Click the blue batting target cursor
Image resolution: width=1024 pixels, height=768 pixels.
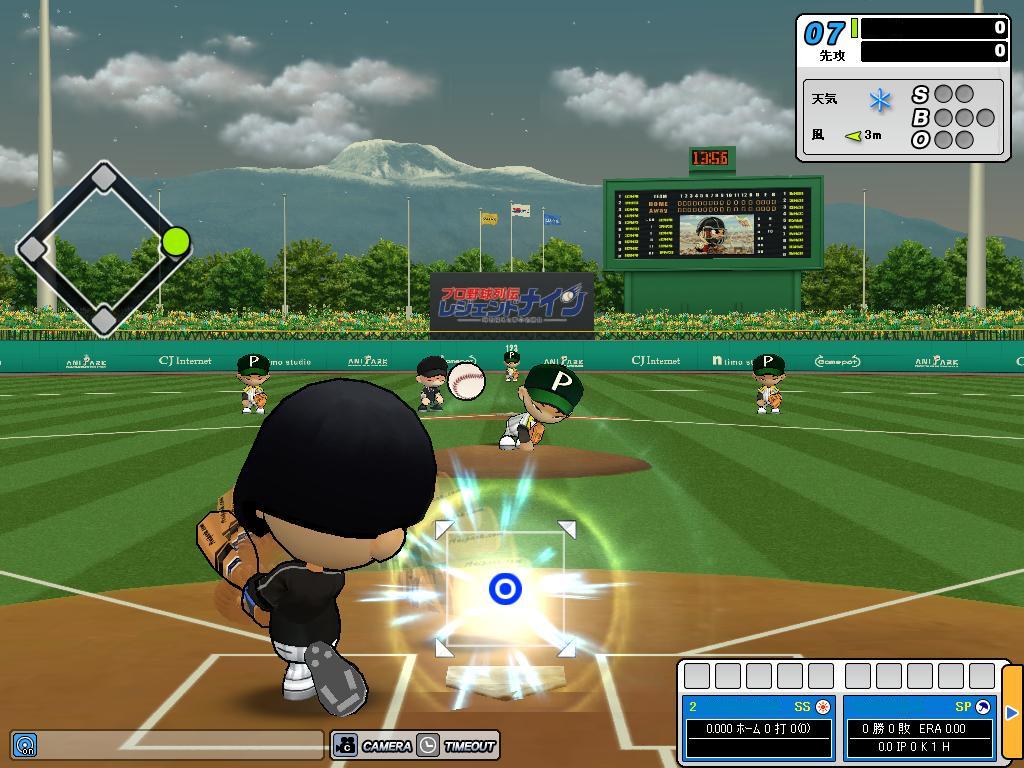pyautogui.click(x=505, y=589)
